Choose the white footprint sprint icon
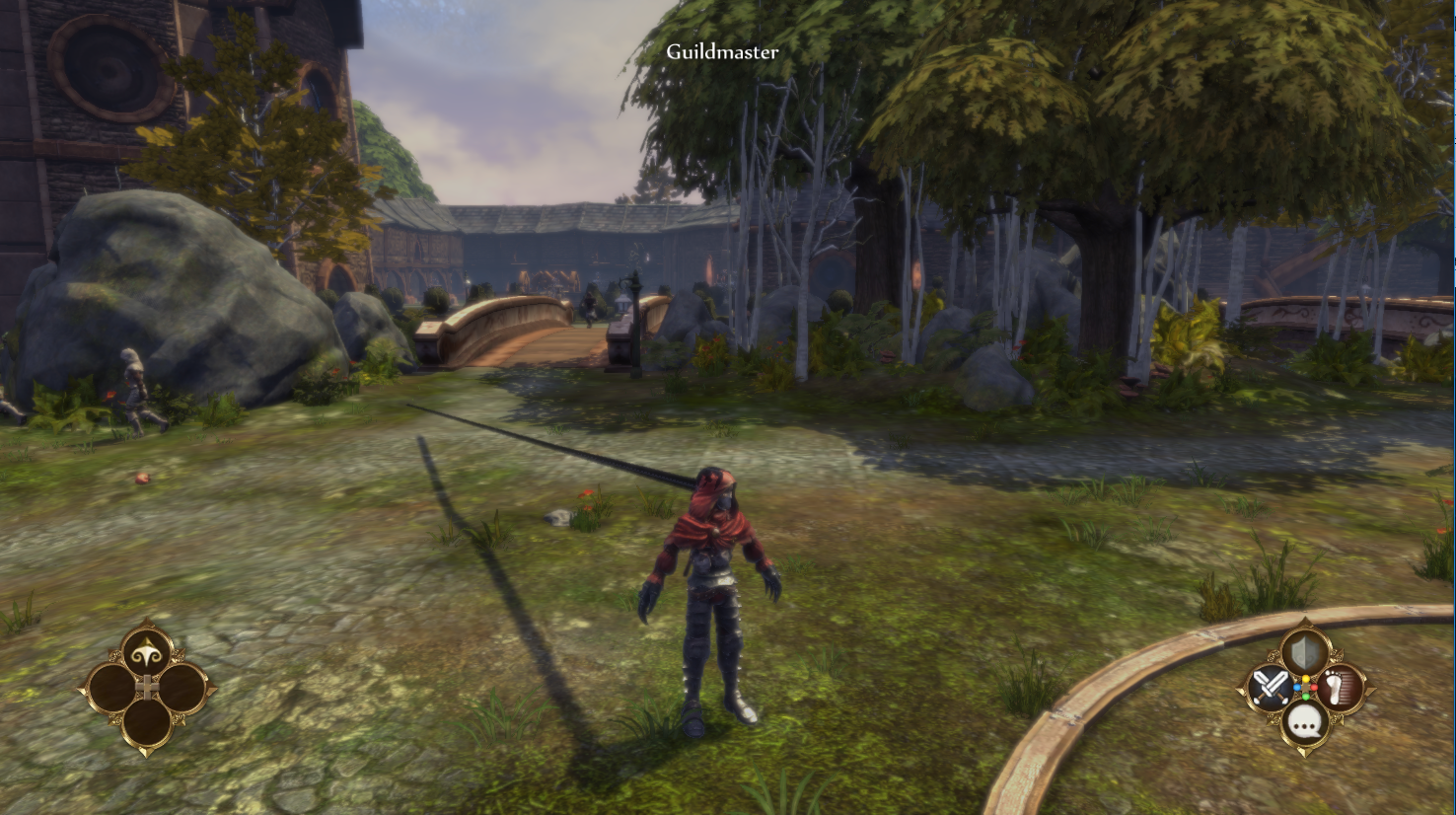This screenshot has width=1456, height=815. click(x=1341, y=688)
